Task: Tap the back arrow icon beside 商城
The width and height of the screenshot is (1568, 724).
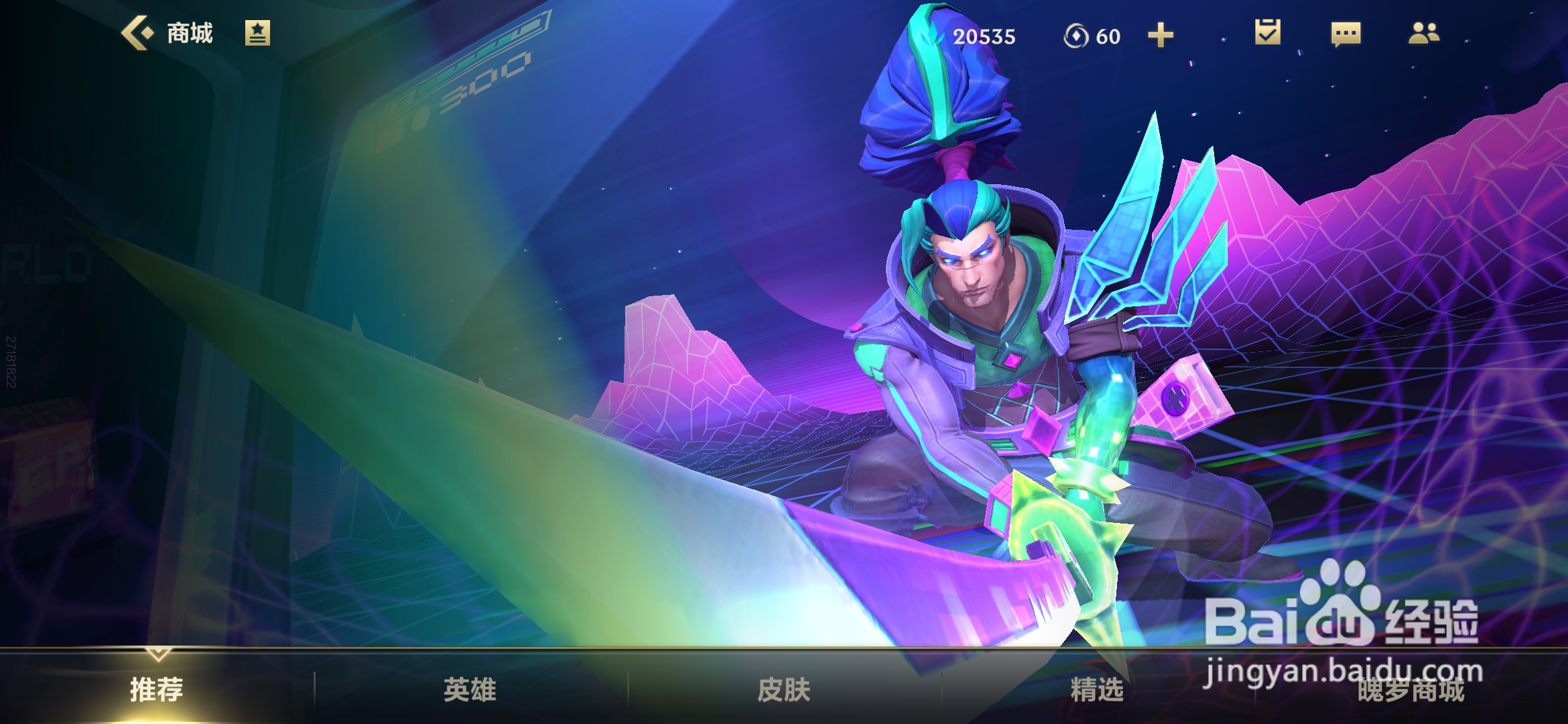Action: click(x=139, y=32)
